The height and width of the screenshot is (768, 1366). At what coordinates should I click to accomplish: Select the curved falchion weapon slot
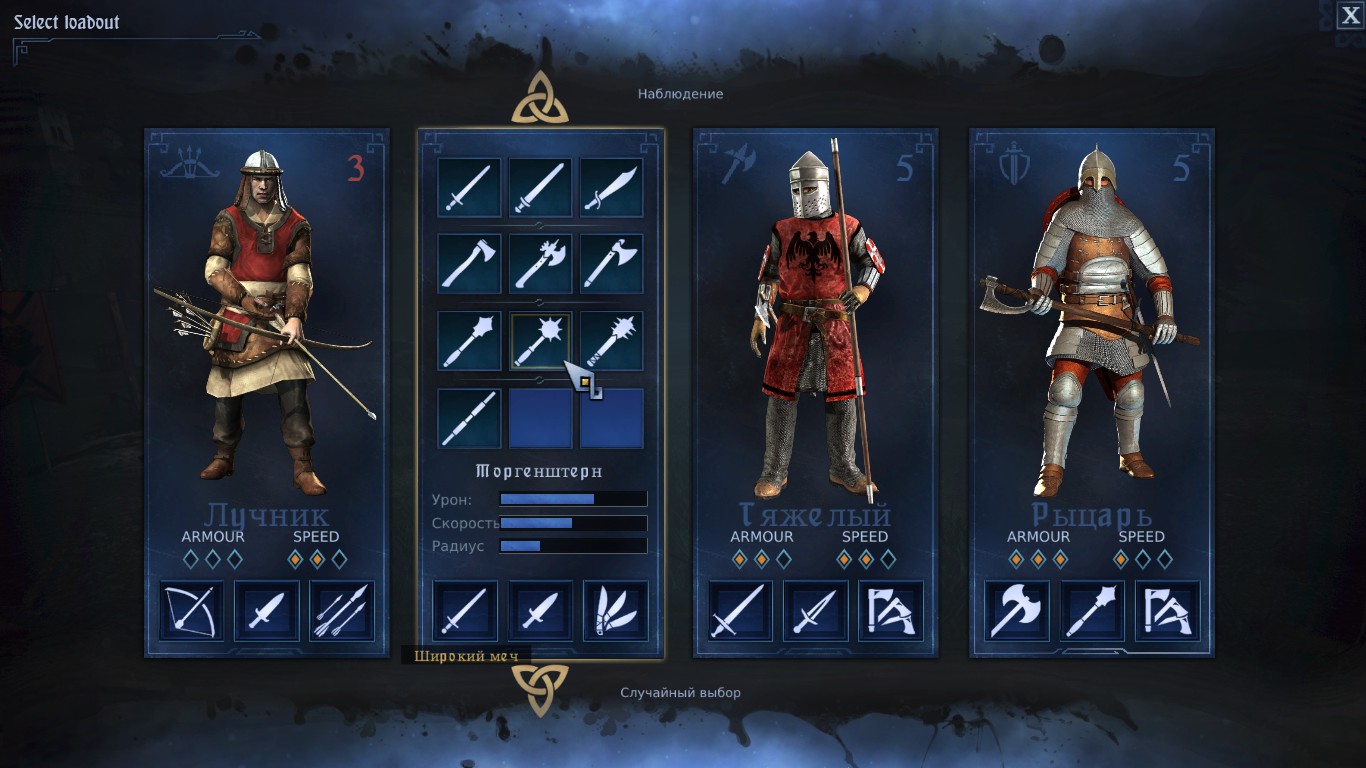point(611,188)
